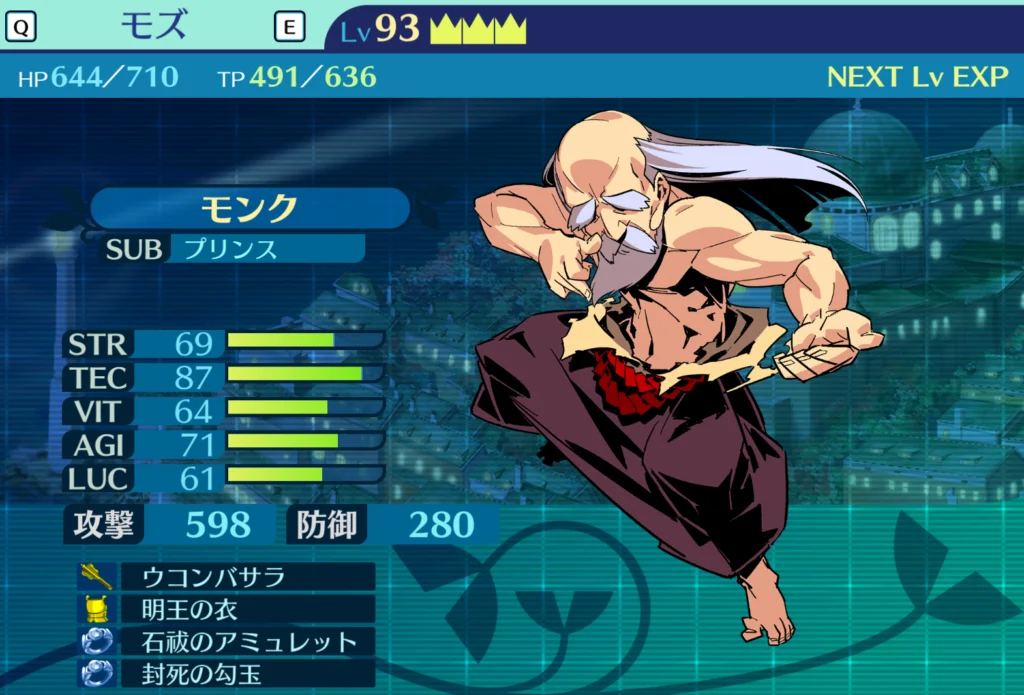Select the 明王の衣 armor slot
This screenshot has height=695, width=1024.
click(x=247, y=609)
